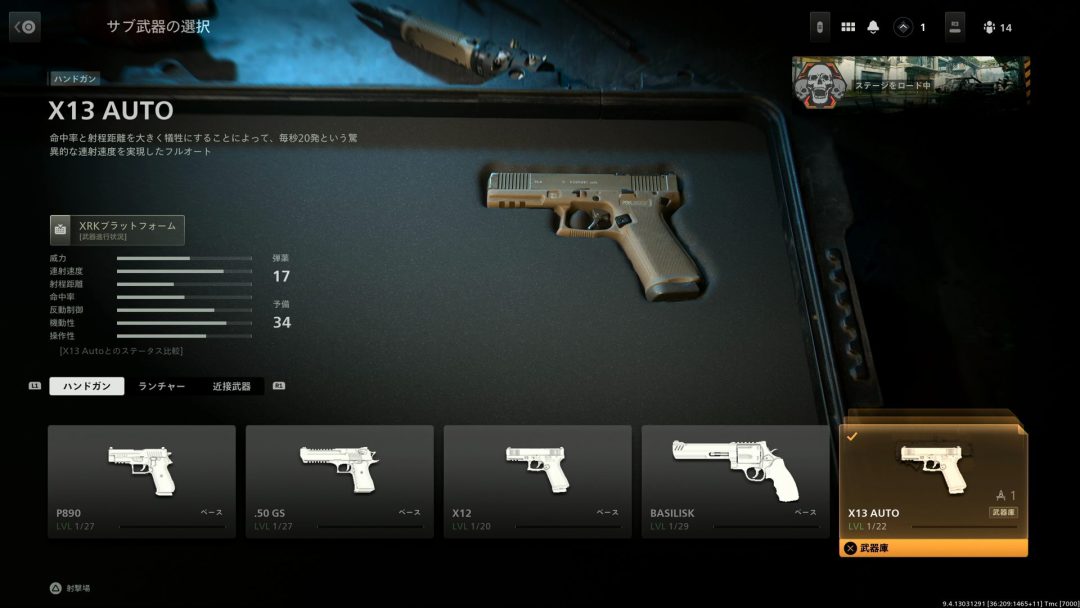Pick the X12 handgun tile

(537, 481)
